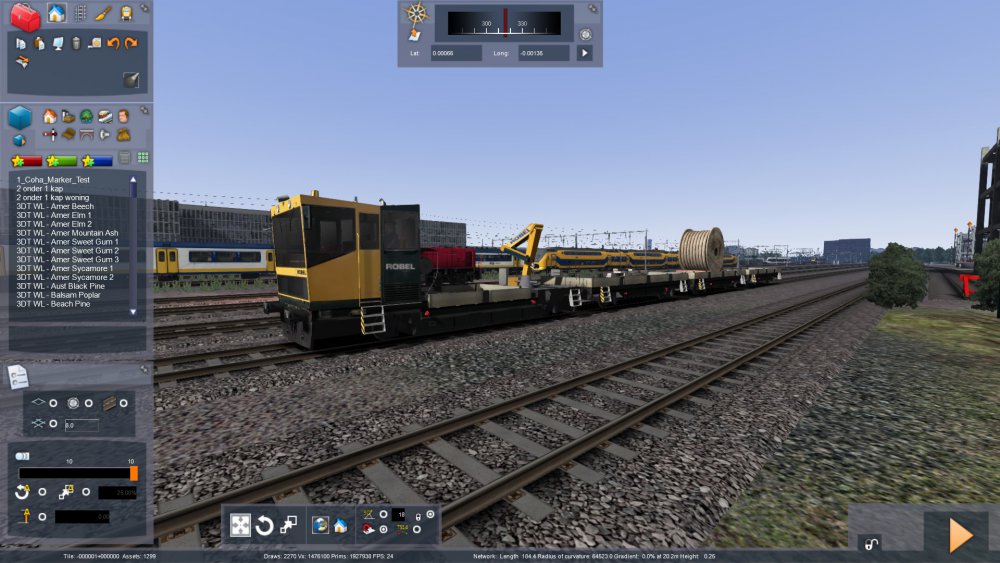
Task: Click the Lat coordinate input field
Action: [x=456, y=52]
